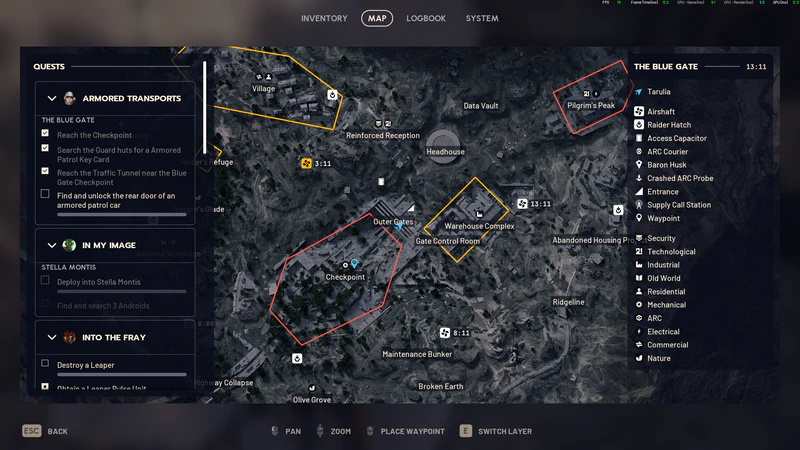Toggle the Baron Husk legend entry
The width and height of the screenshot is (800, 450).
(x=666, y=165)
